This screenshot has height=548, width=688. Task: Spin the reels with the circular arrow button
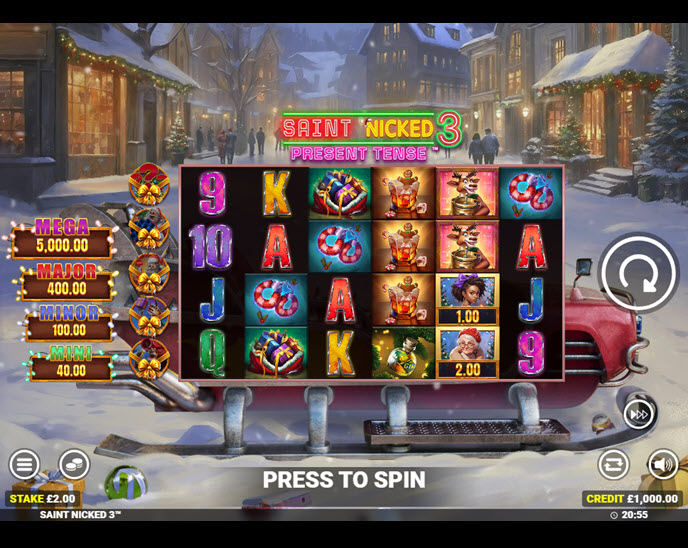(x=639, y=273)
